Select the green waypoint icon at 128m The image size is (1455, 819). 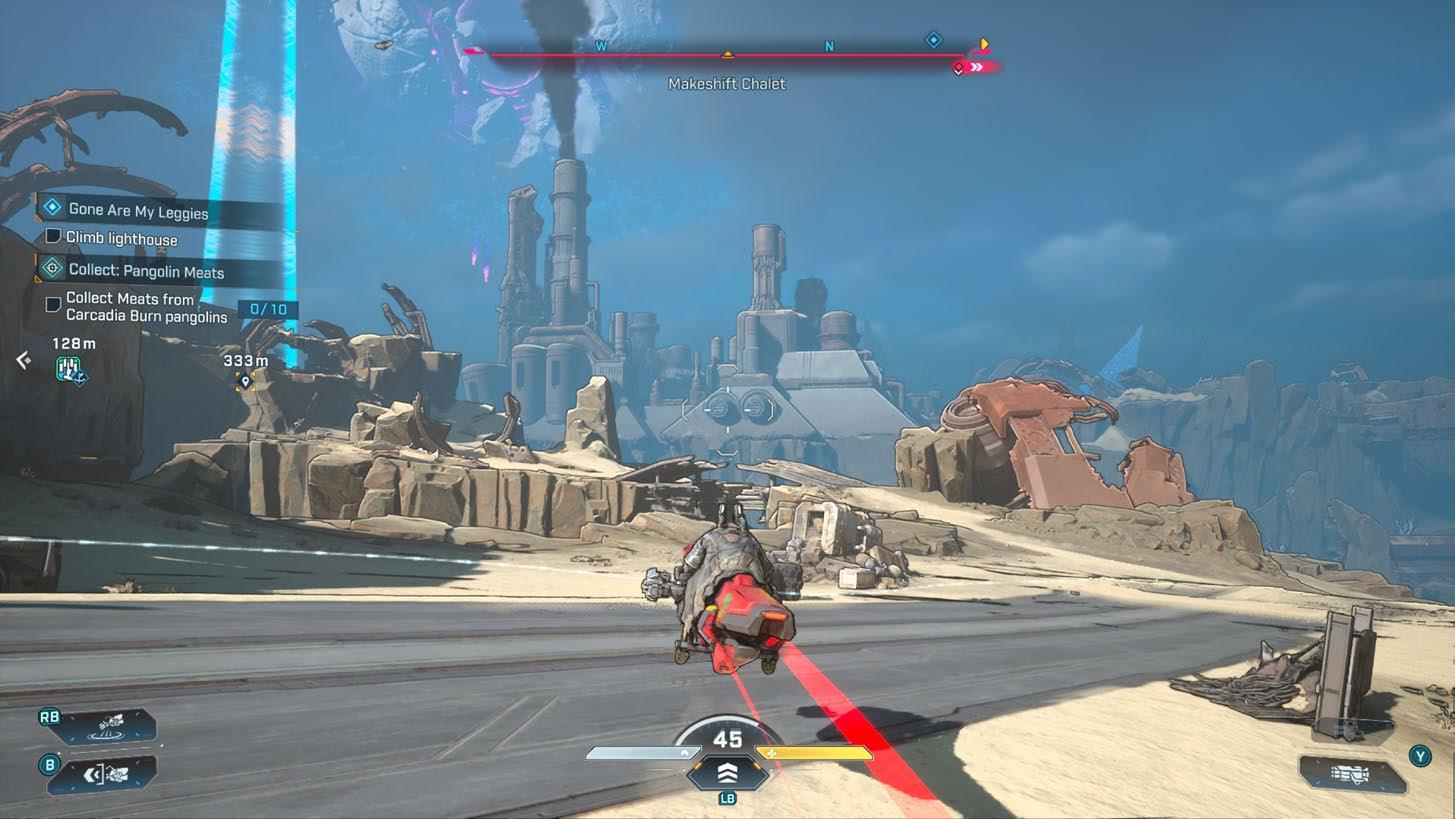point(70,370)
